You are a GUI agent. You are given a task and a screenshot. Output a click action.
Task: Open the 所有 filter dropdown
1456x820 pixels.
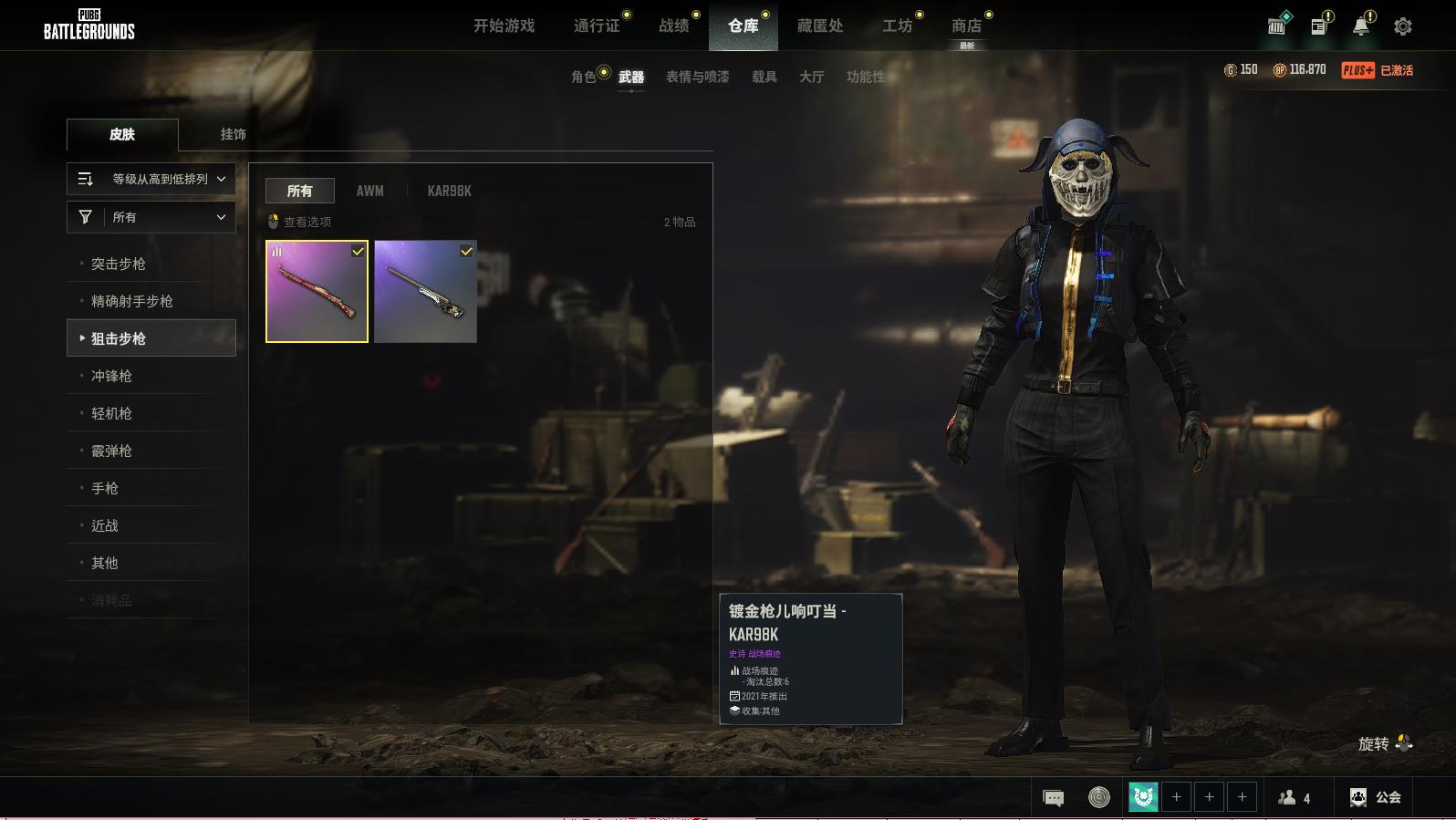point(151,217)
